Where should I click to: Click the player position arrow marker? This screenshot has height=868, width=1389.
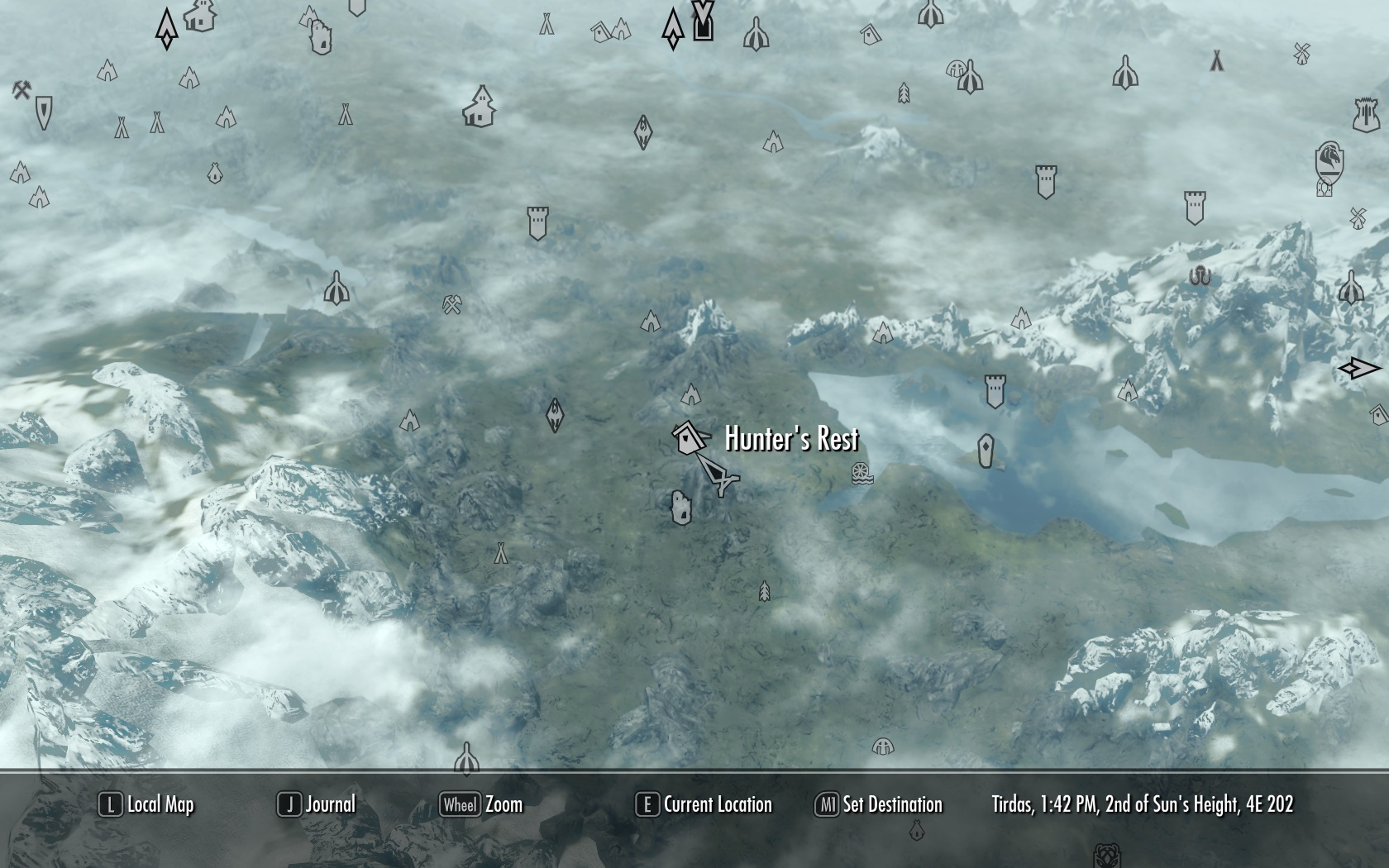pos(716,474)
